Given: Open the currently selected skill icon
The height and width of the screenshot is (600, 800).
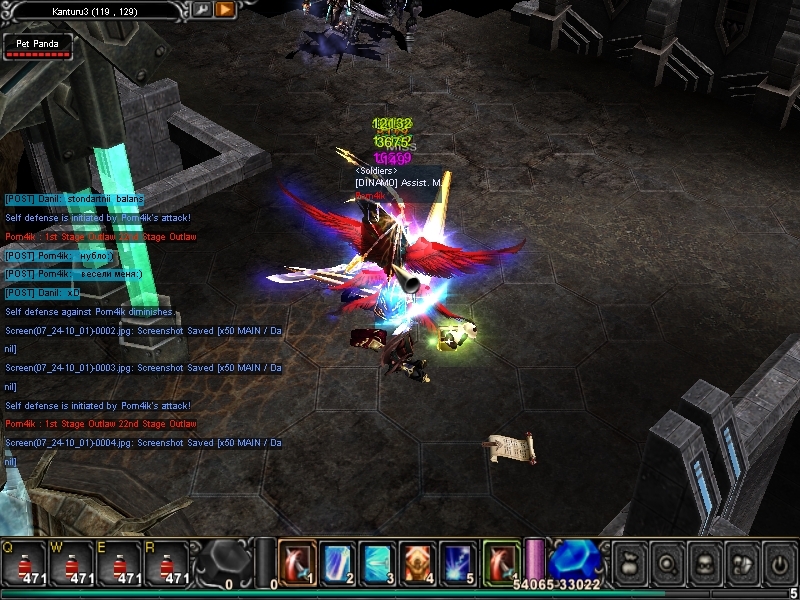Looking at the screenshot, I should point(501,561).
